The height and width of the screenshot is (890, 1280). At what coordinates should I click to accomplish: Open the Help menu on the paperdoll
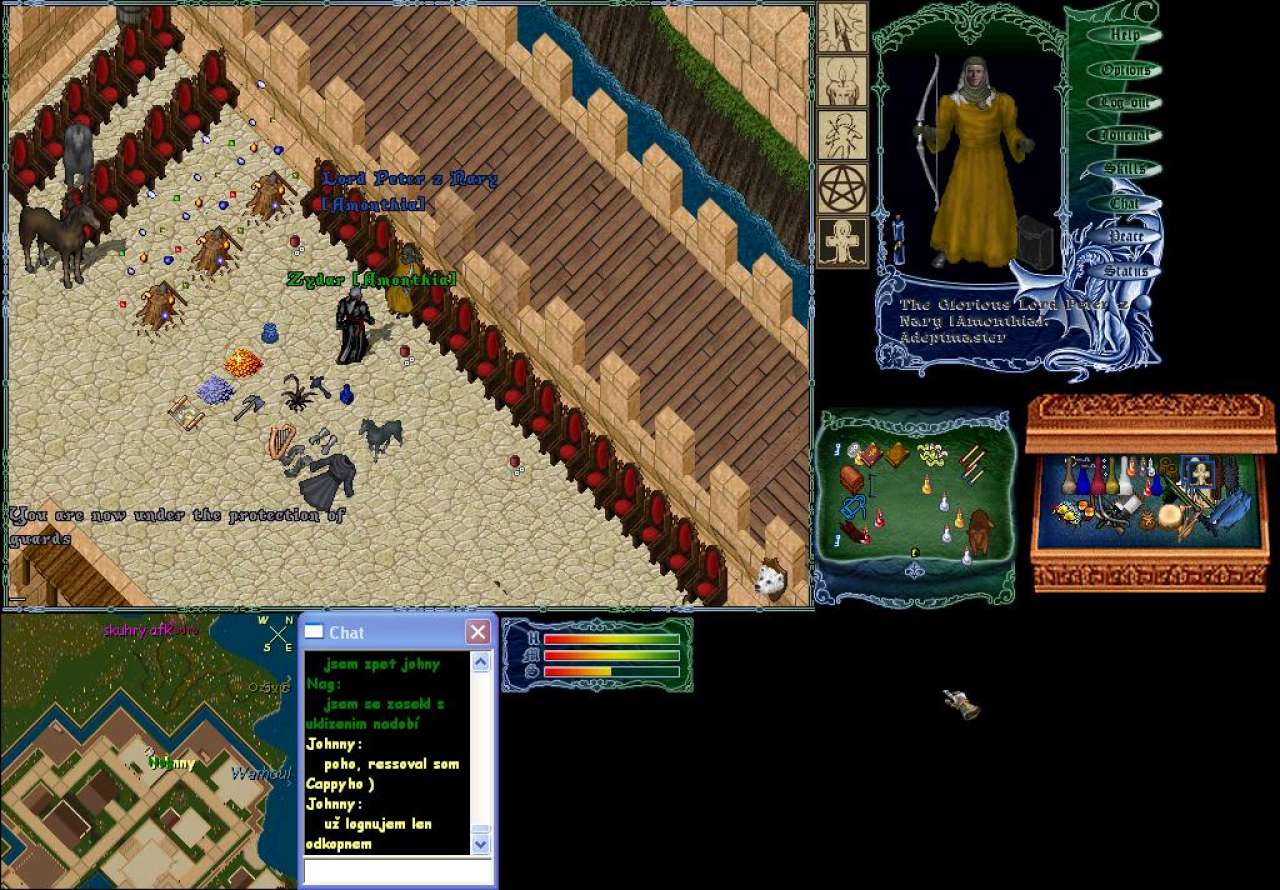pos(1125,36)
